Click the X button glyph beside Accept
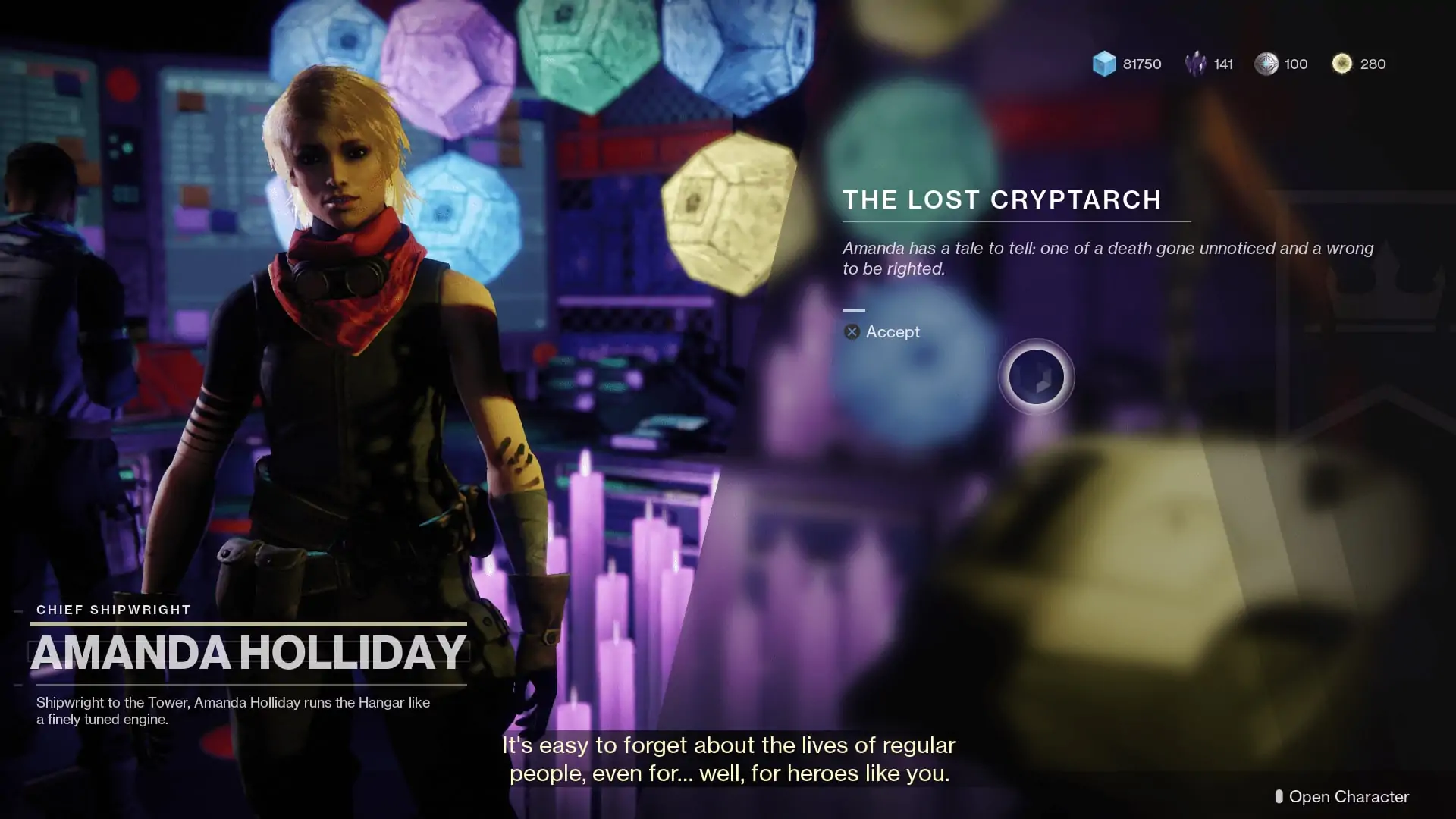Viewport: 1456px width, 819px height. (x=851, y=331)
